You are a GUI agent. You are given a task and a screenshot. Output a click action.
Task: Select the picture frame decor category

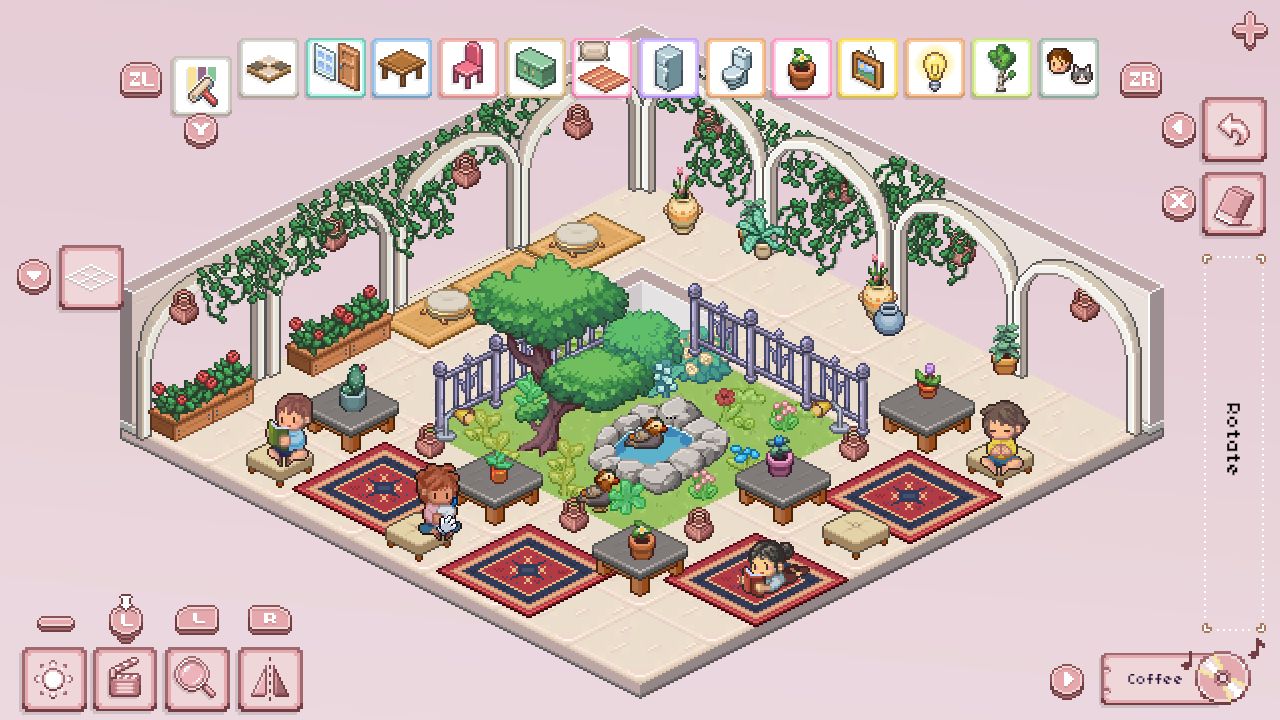(869, 68)
